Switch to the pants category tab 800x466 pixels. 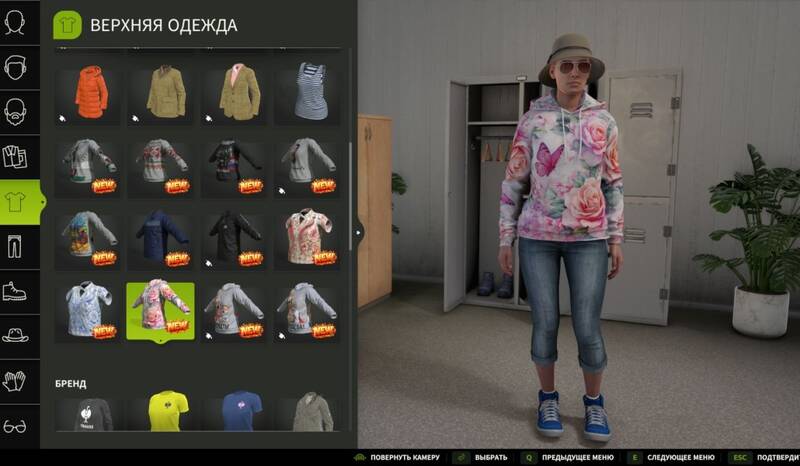point(16,246)
